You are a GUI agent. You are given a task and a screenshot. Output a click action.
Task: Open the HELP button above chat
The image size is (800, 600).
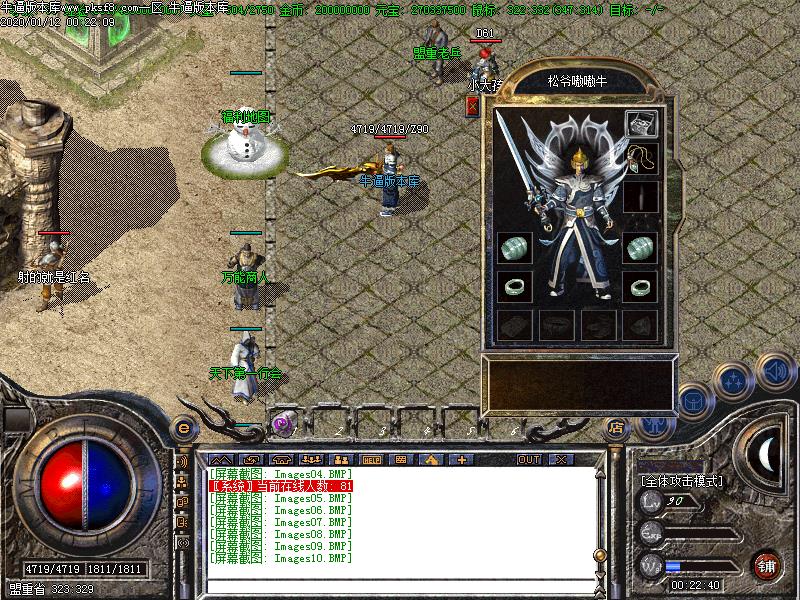(x=371, y=459)
